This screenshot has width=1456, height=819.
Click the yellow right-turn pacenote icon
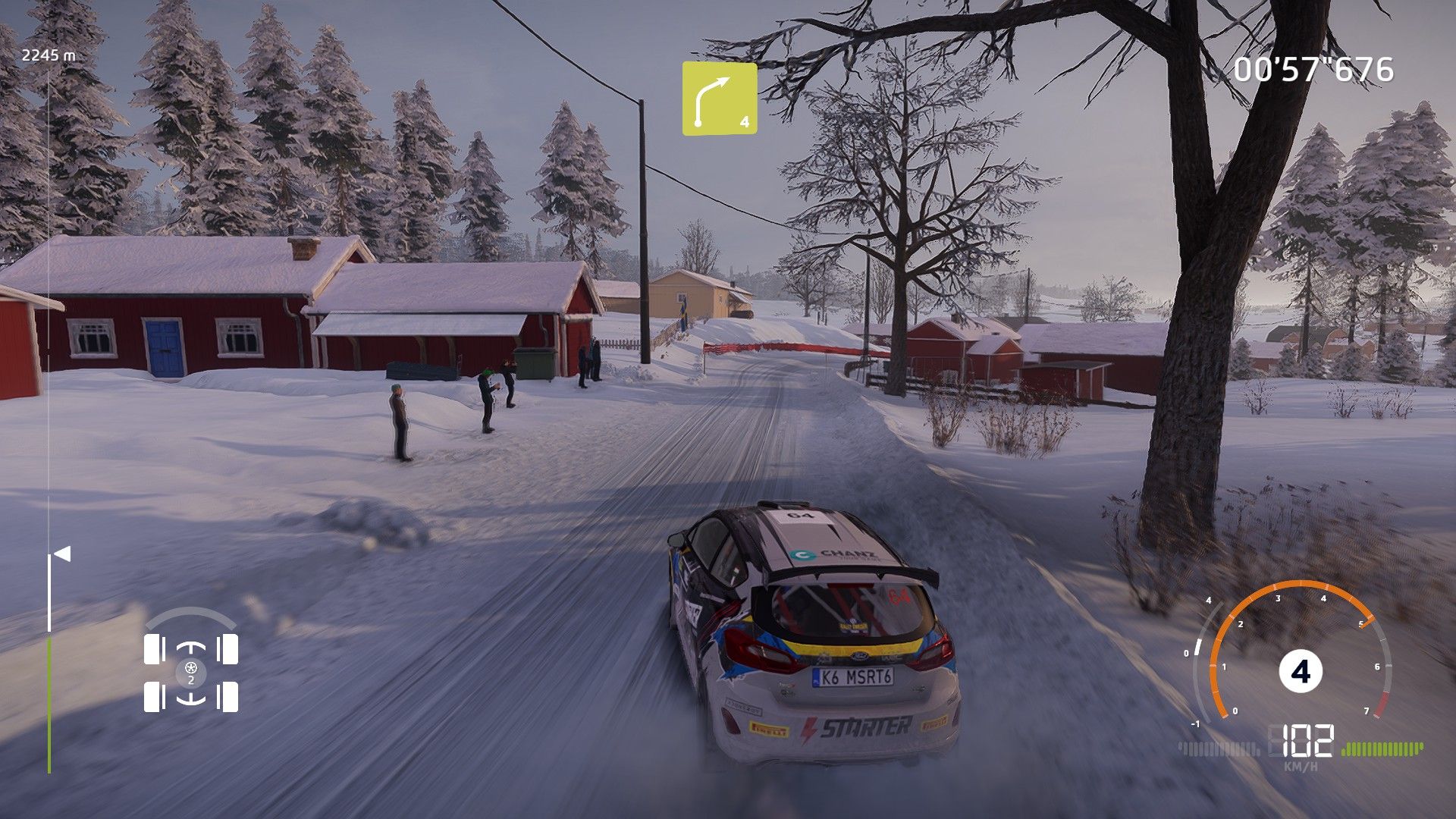pos(719,99)
